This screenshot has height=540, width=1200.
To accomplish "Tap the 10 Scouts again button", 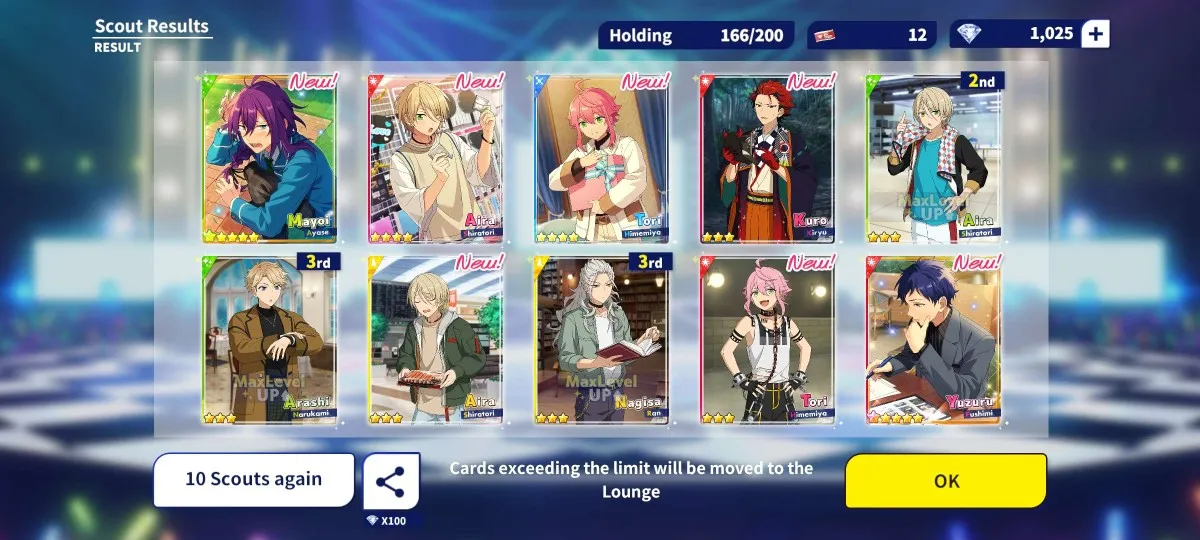I will (254, 480).
